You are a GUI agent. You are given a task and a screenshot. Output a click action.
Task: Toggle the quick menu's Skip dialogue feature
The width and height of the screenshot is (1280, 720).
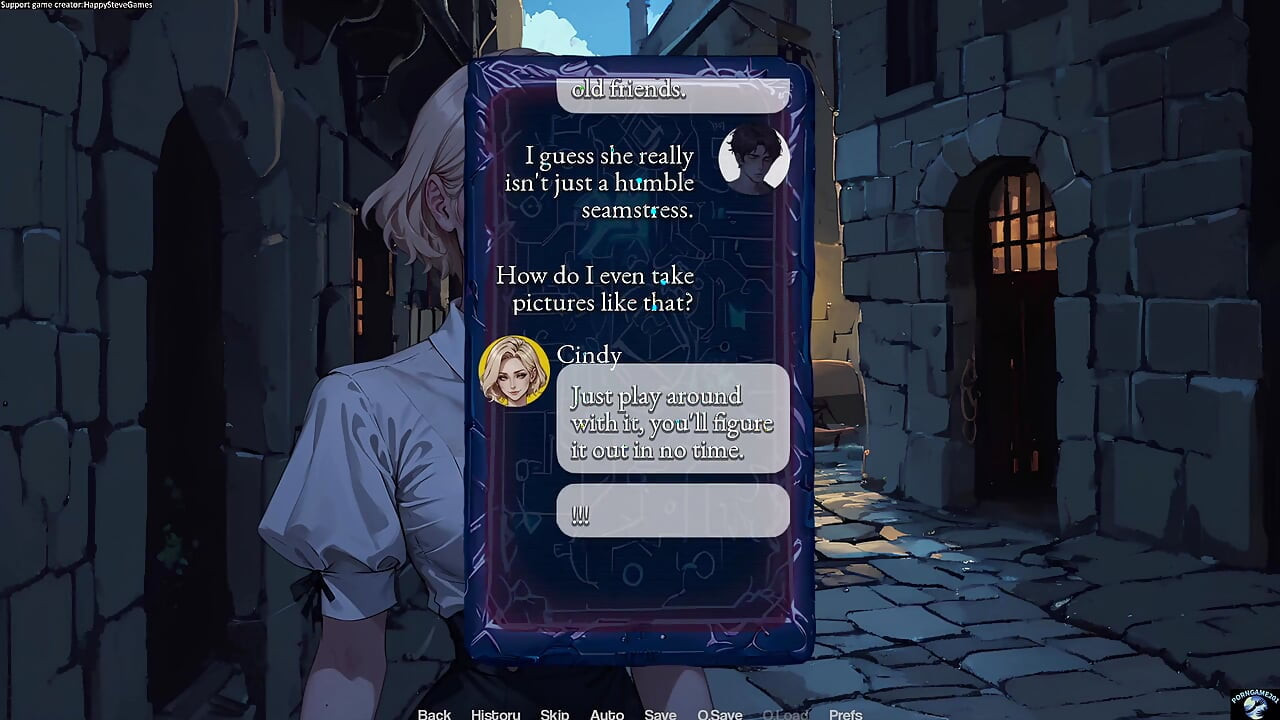coord(554,714)
